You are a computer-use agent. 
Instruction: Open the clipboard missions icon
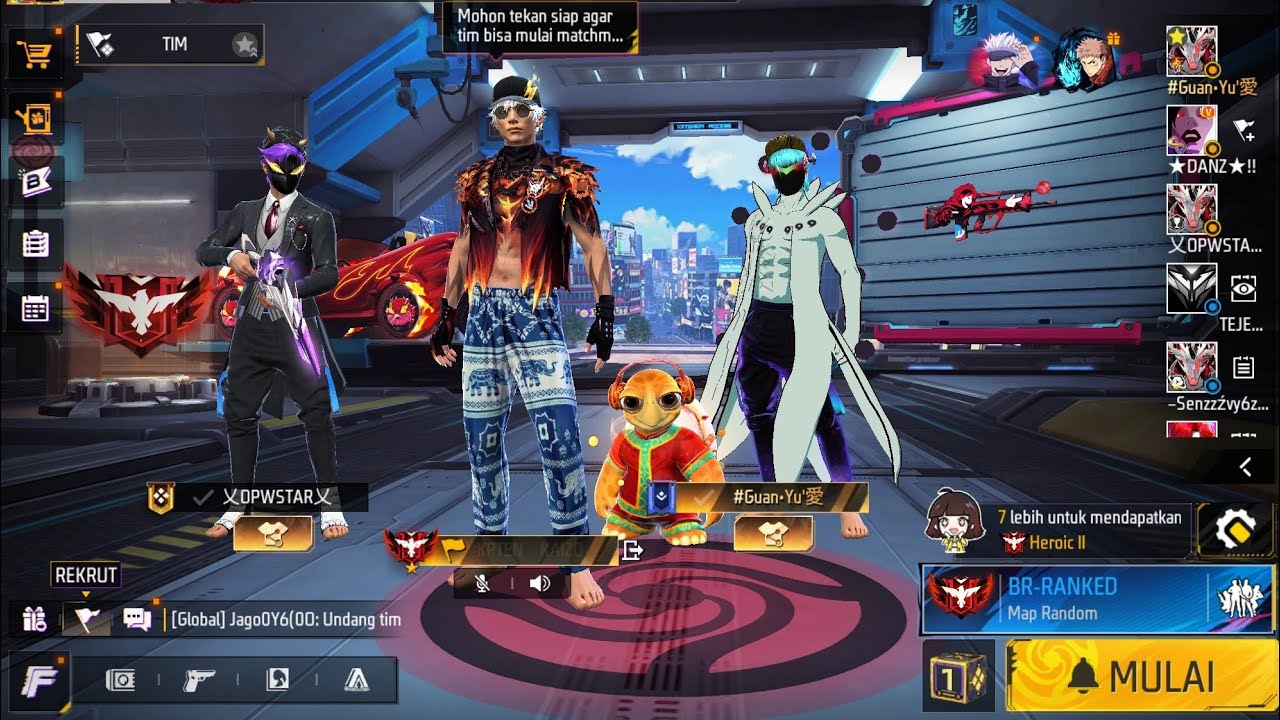point(36,245)
